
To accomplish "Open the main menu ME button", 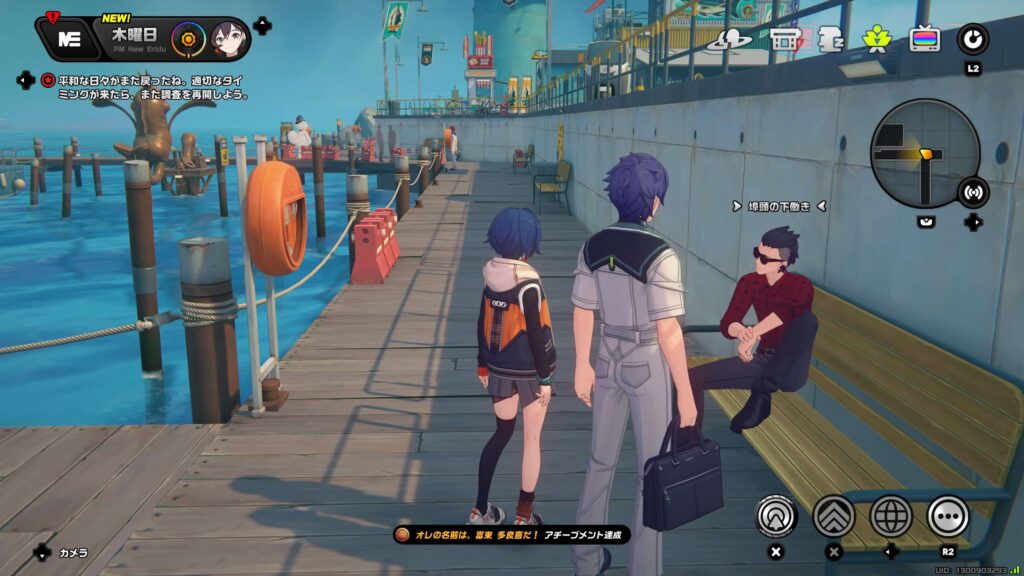I will tap(70, 39).
